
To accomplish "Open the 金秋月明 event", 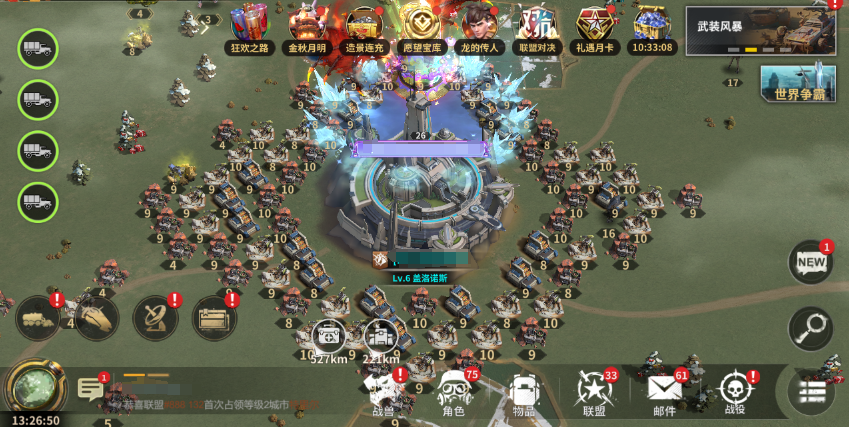I will point(308,26).
